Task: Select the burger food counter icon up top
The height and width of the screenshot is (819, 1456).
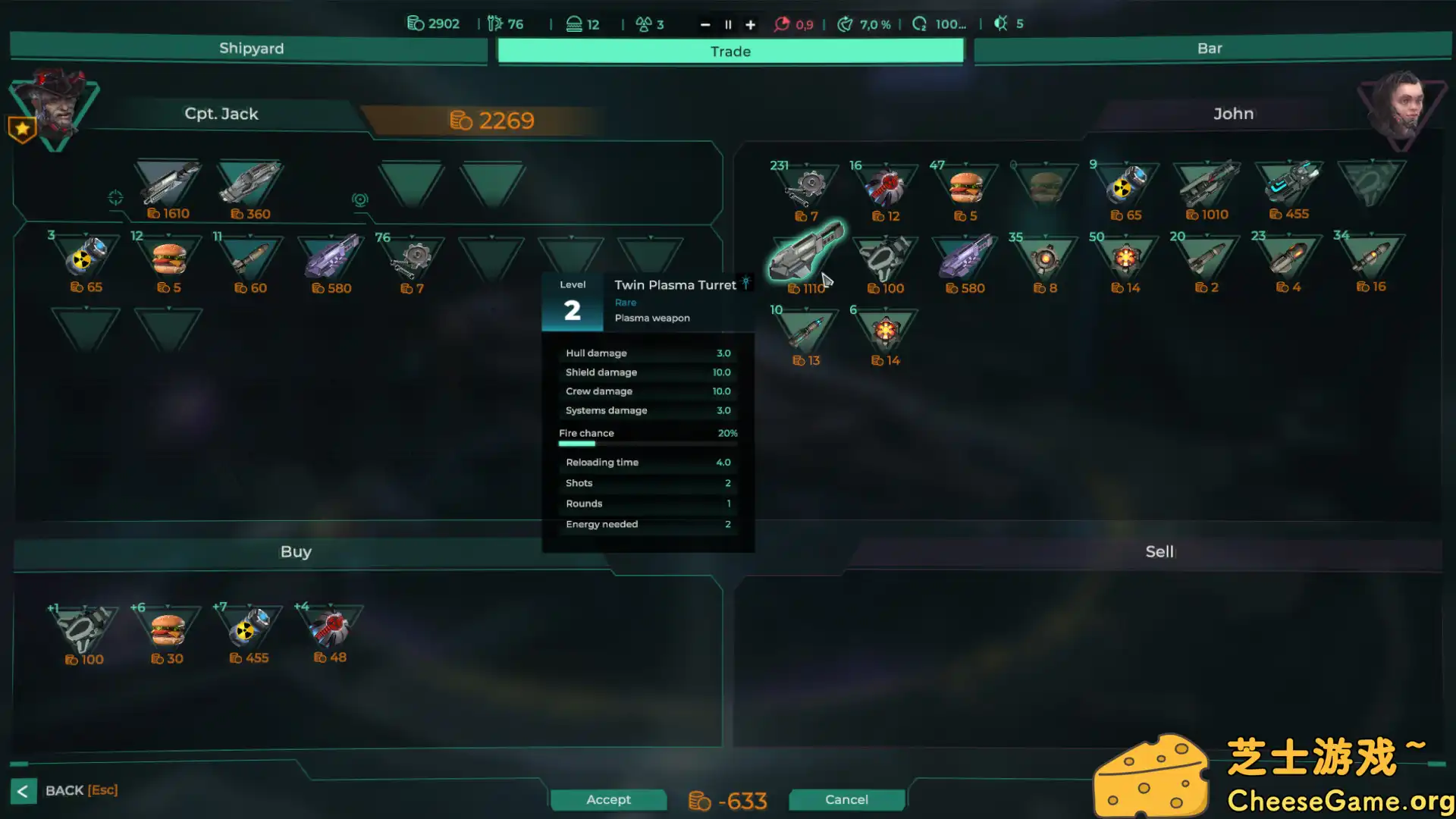Action: (573, 24)
